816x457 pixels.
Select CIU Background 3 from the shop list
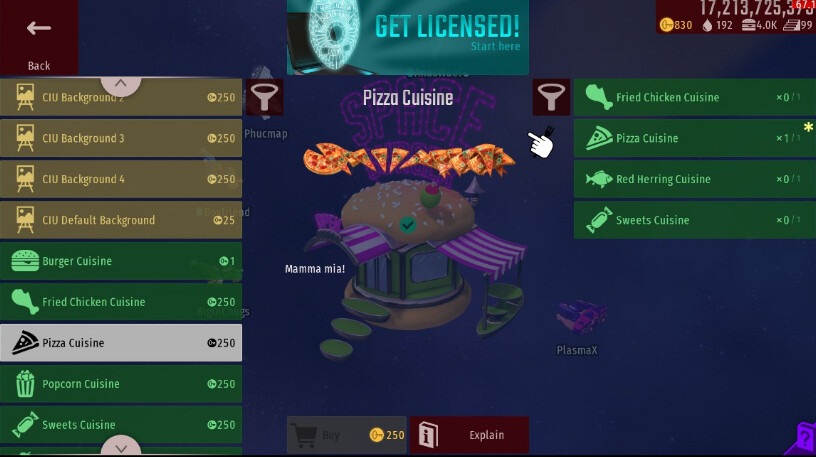pyautogui.click(x=121, y=139)
